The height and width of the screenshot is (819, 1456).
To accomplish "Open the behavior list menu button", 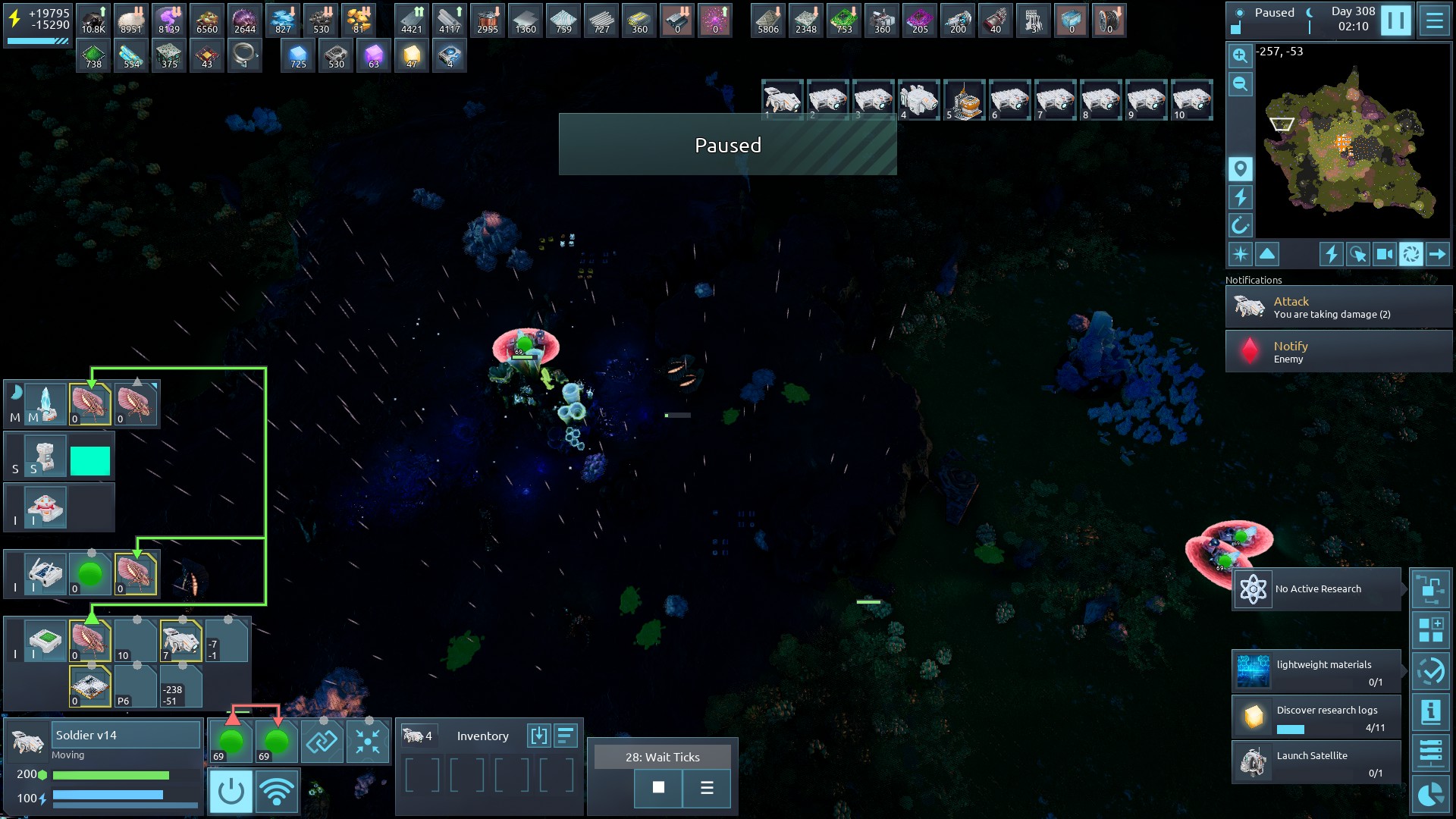I will point(707,788).
